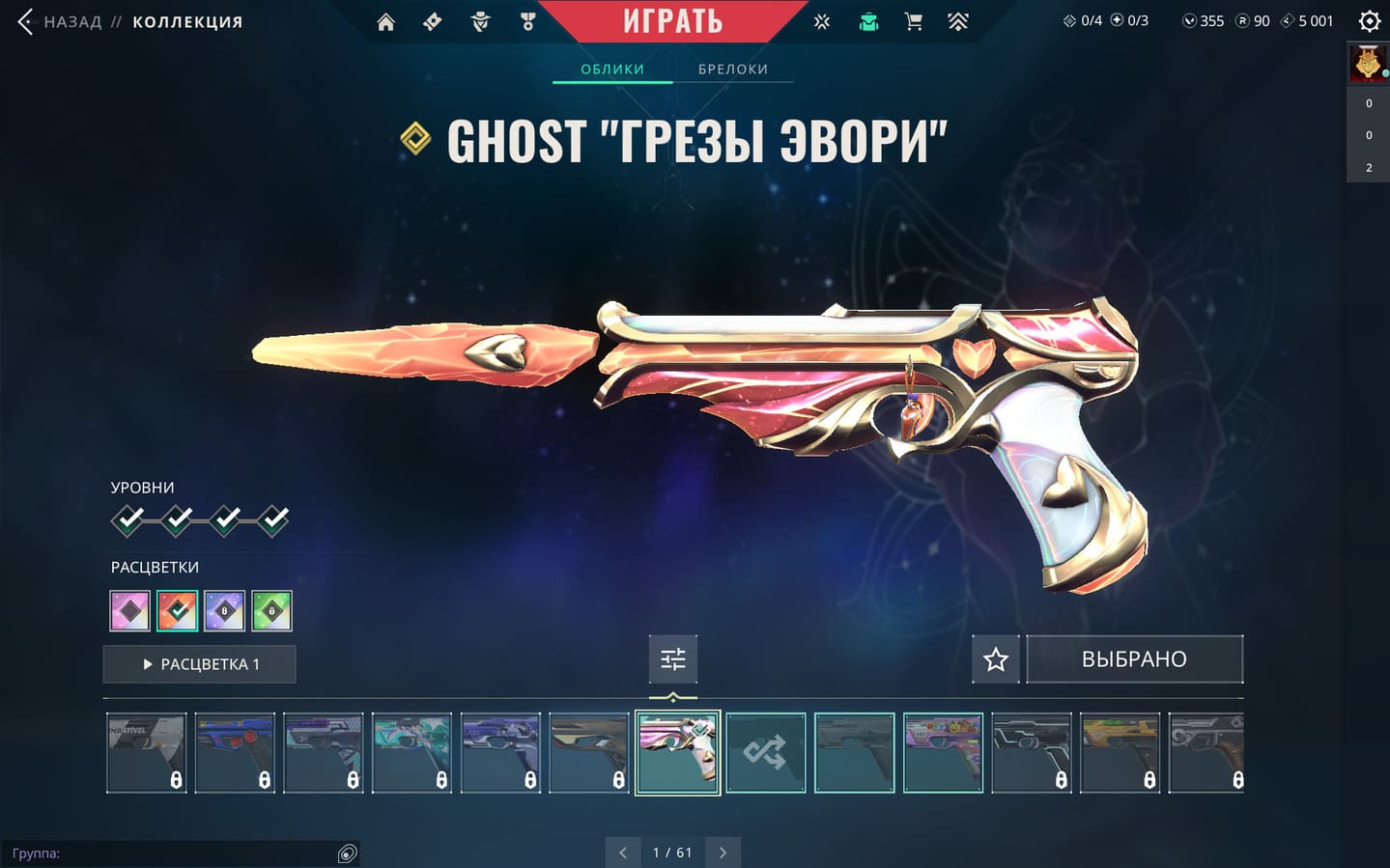Go to the next skin page
This screenshot has height=868, width=1390.
coord(723,853)
